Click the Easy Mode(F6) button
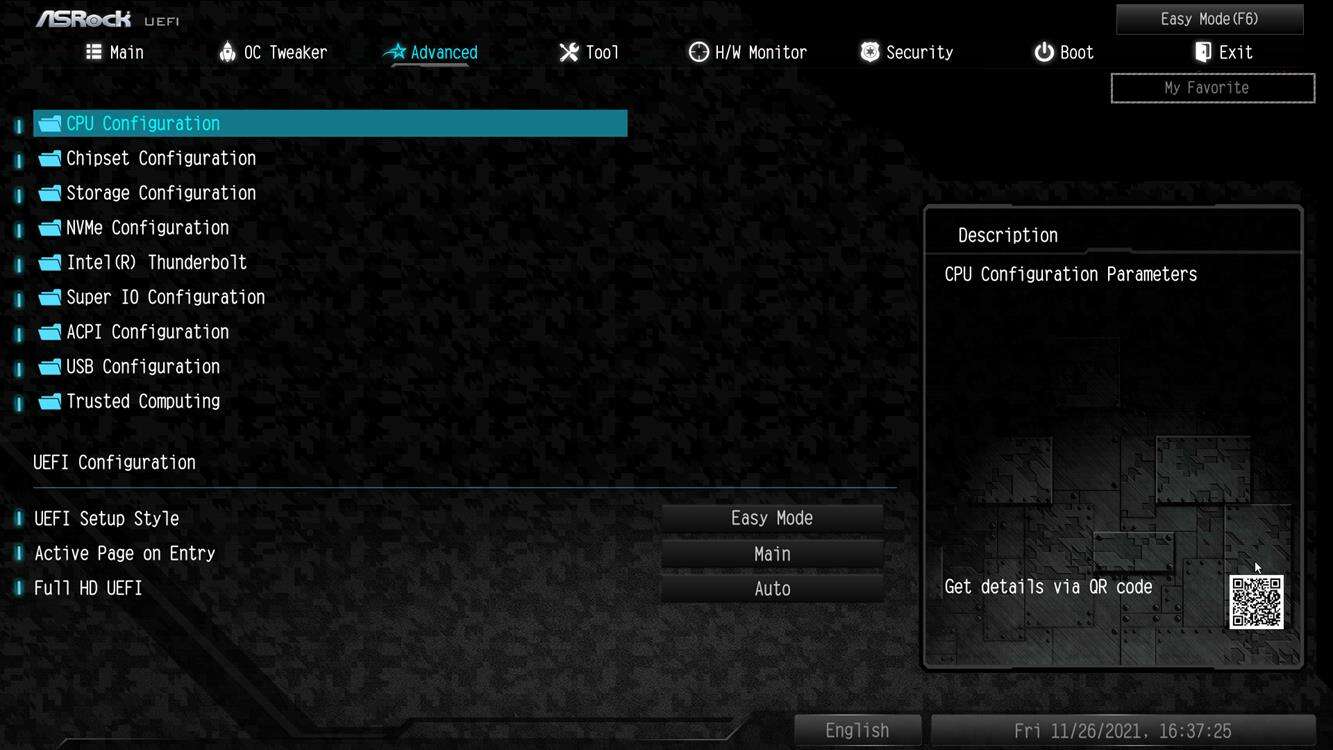 coord(1208,18)
